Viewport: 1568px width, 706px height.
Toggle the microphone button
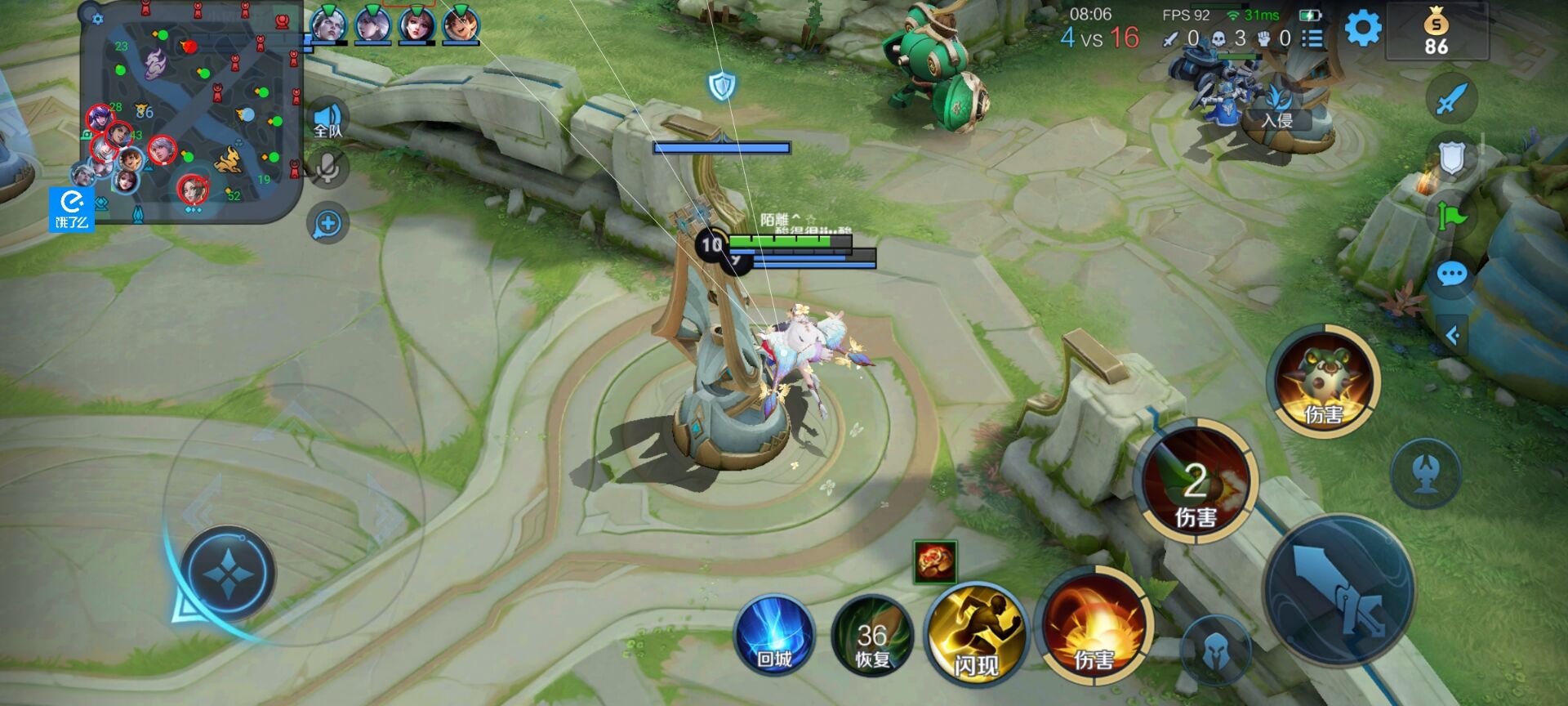328,168
